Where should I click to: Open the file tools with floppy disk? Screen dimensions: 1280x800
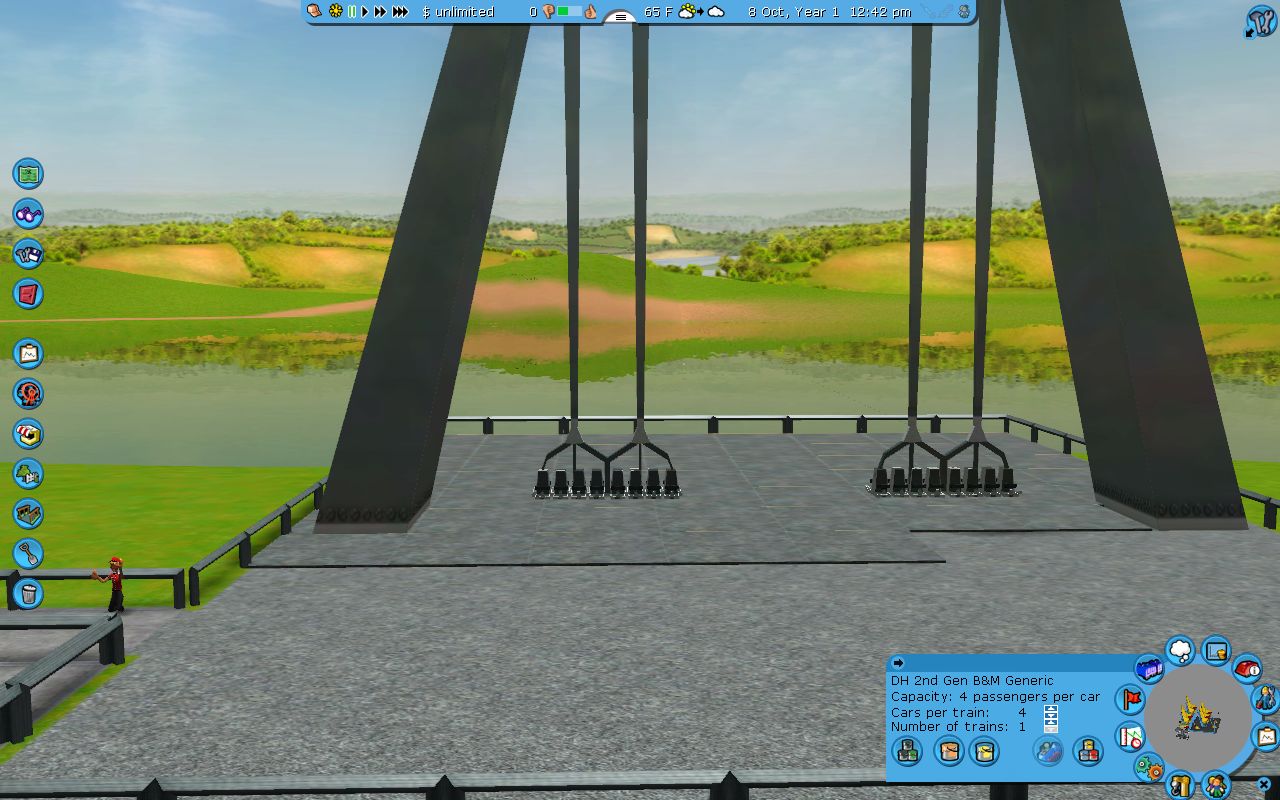point(28,253)
